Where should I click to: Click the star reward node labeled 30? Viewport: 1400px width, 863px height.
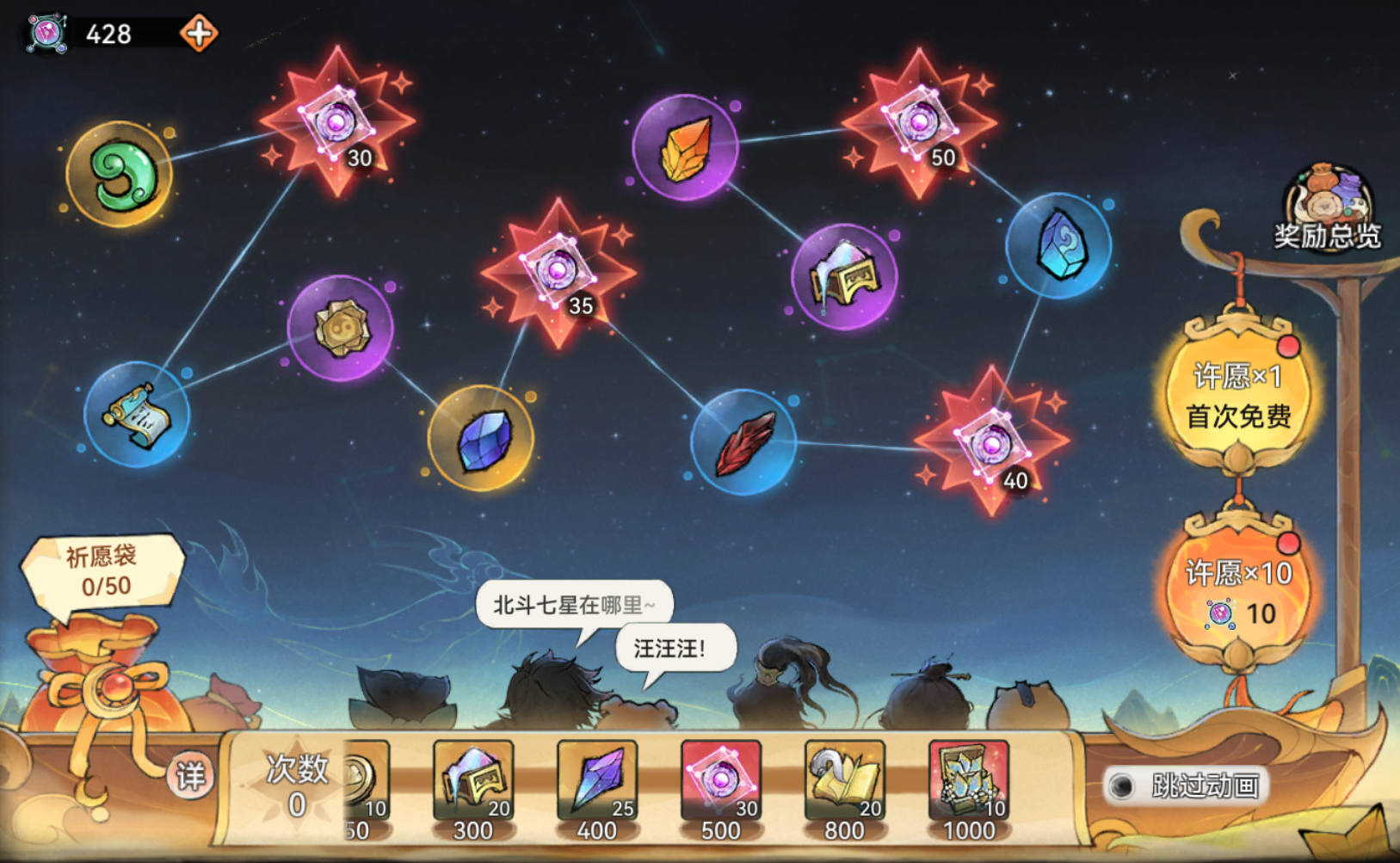pyautogui.click(x=337, y=123)
